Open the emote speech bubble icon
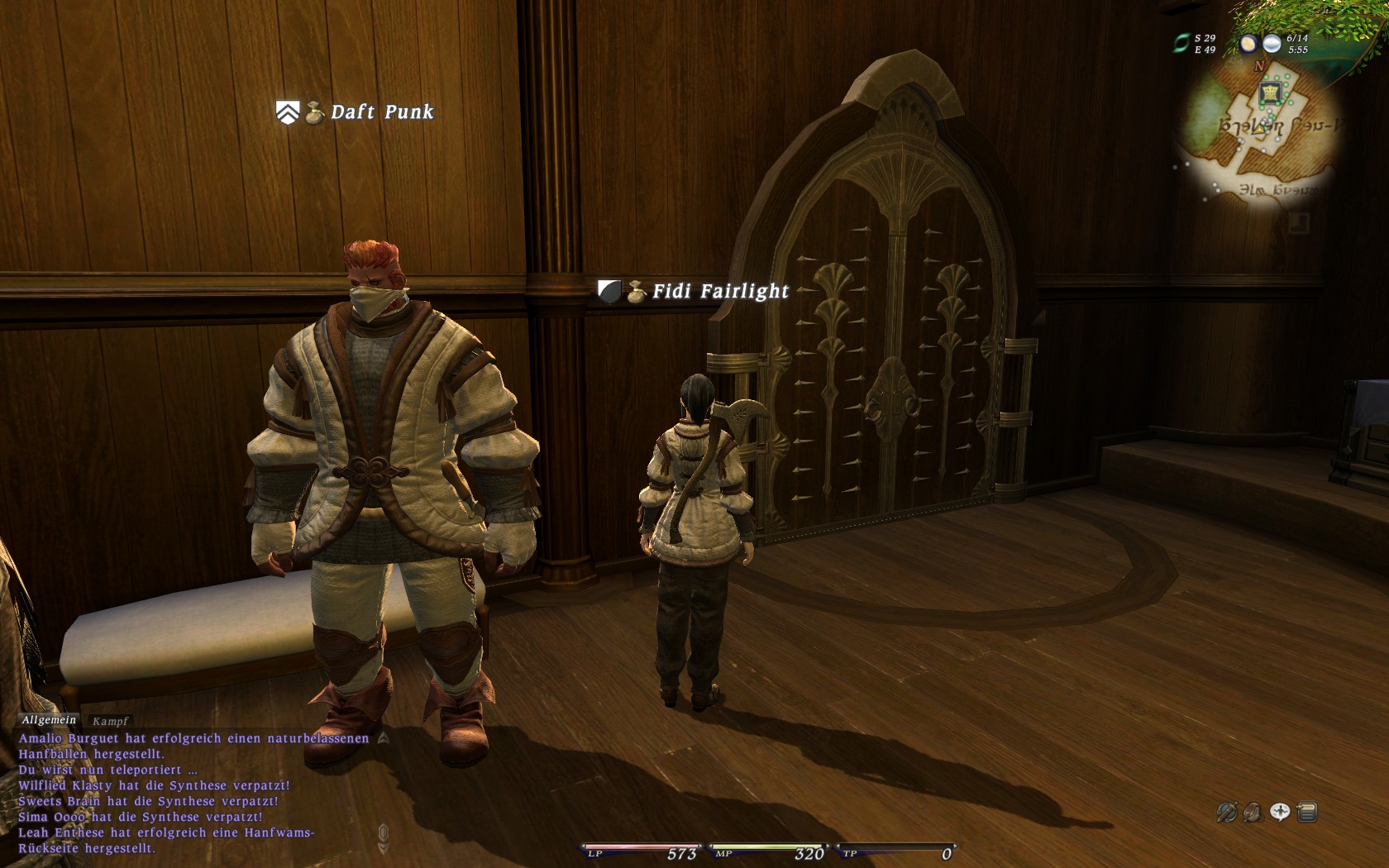 point(1280,813)
